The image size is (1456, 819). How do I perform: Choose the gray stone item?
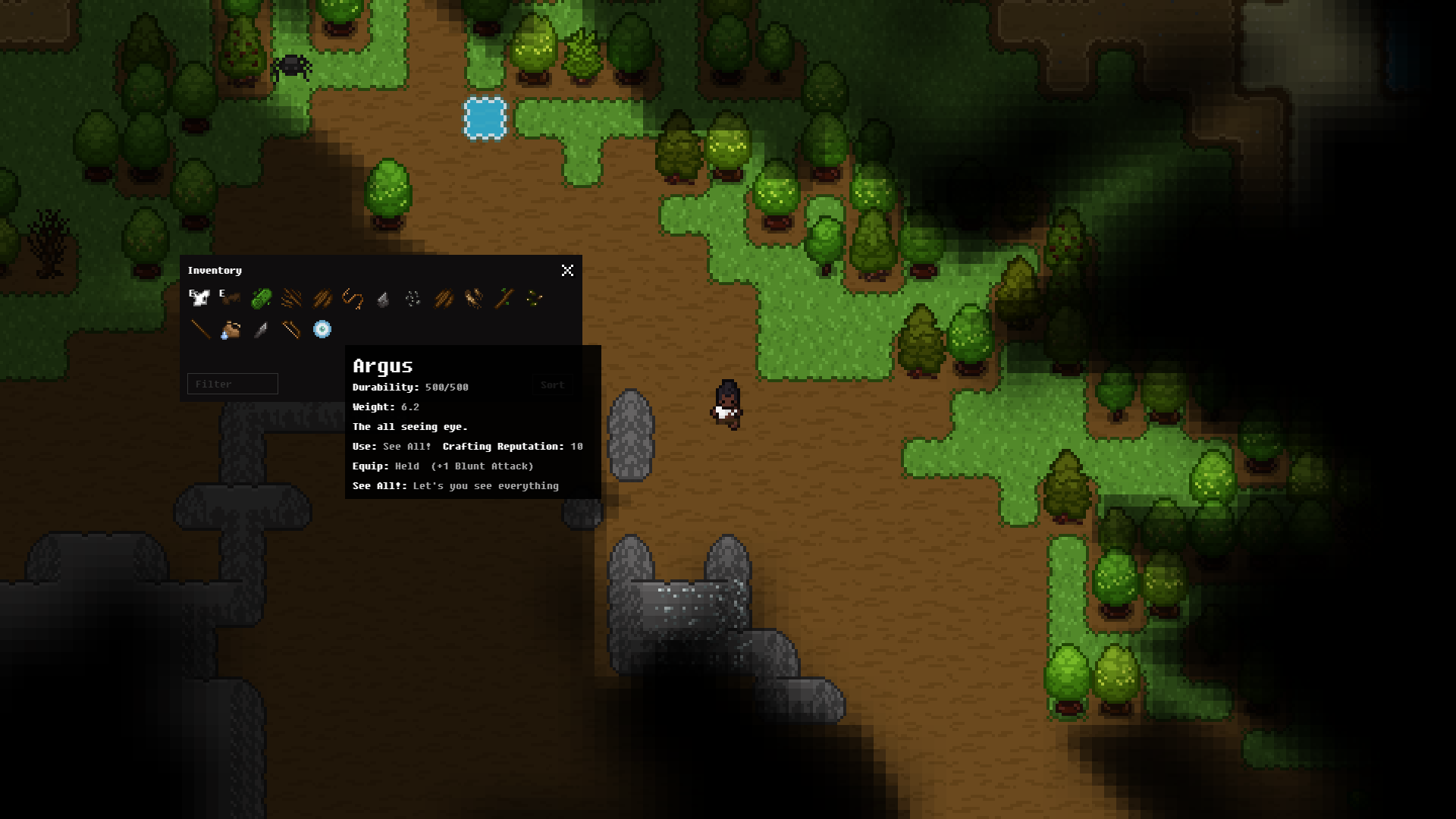[383, 300]
